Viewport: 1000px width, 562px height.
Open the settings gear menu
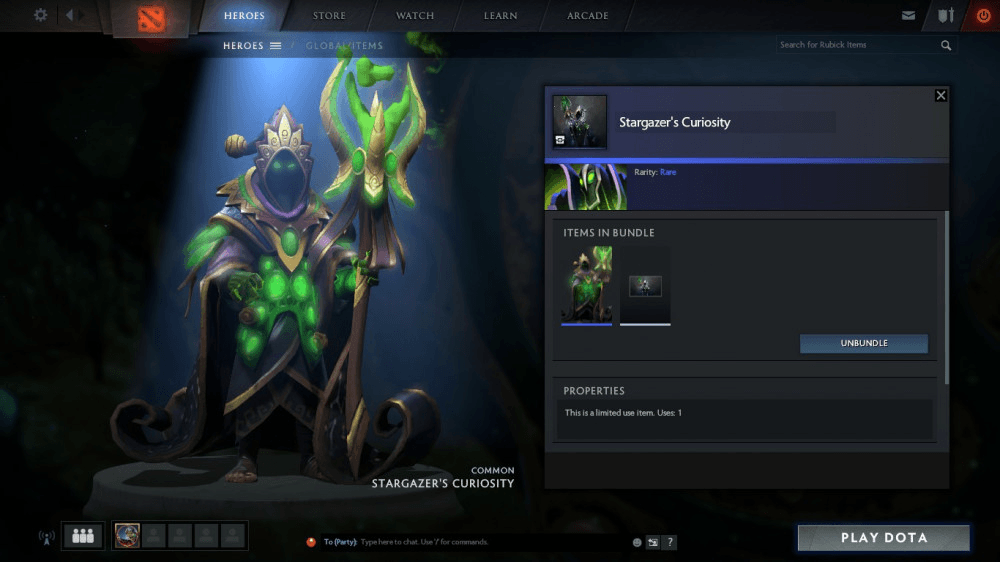(41, 15)
